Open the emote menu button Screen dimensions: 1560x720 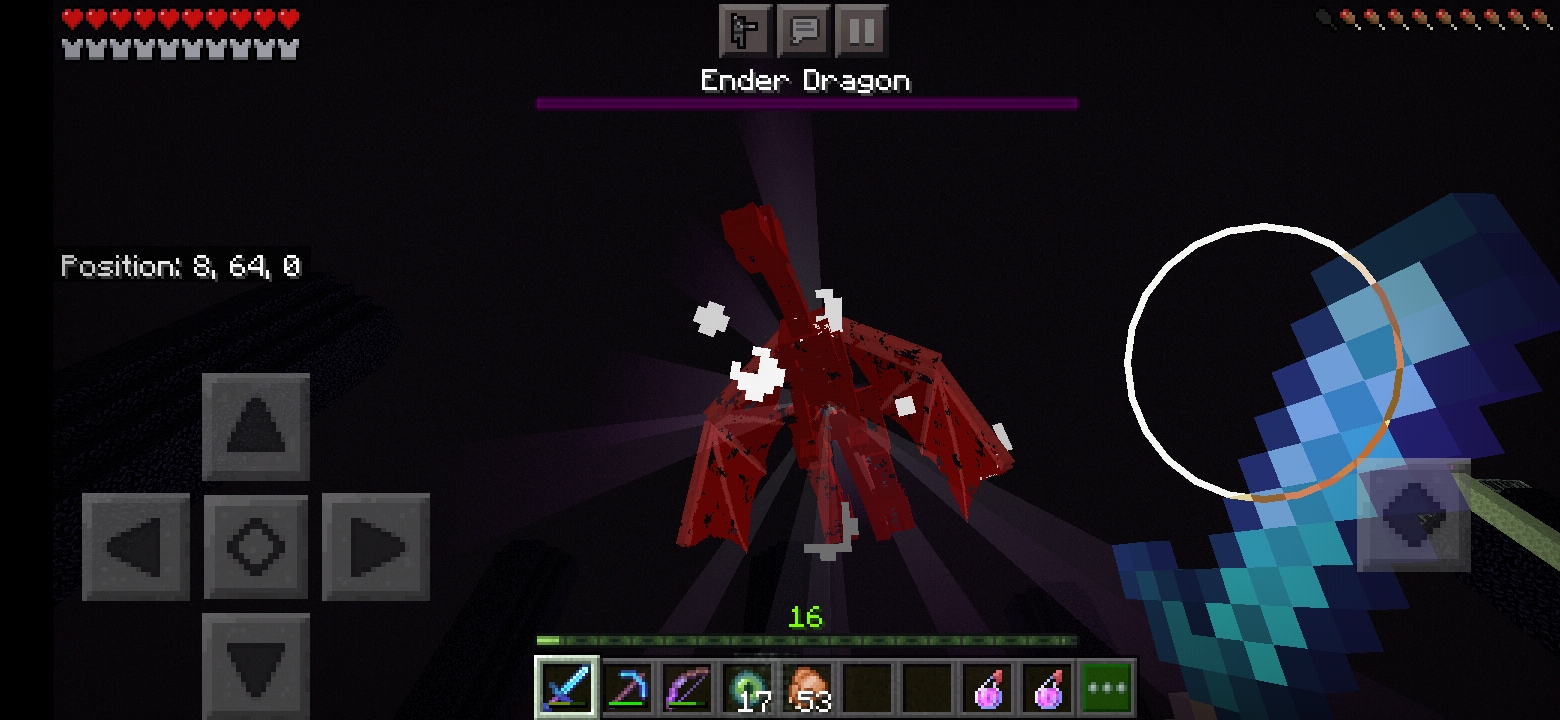click(745, 31)
